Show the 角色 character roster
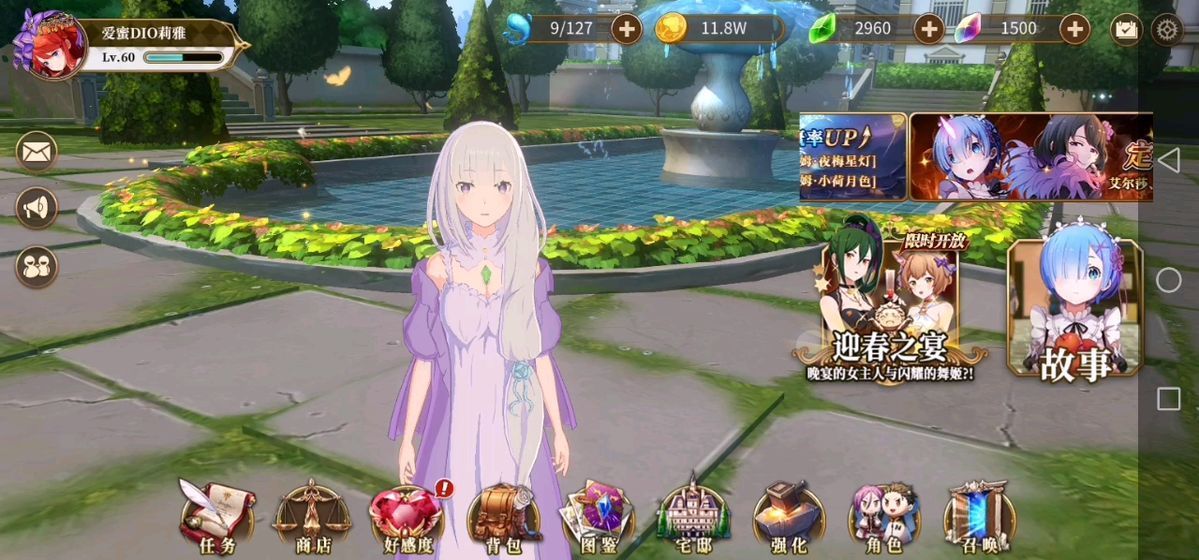This screenshot has width=1199, height=560. (x=883, y=514)
